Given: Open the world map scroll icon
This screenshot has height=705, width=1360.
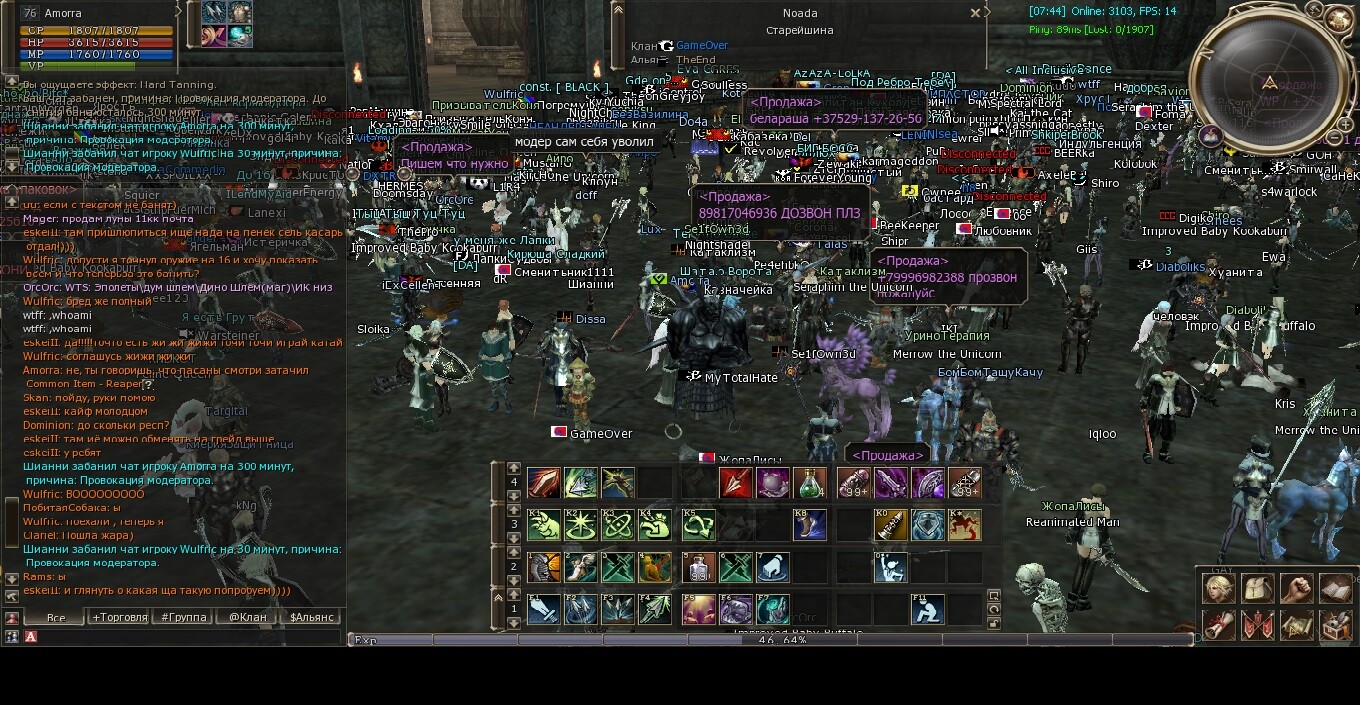Looking at the screenshot, I should (1296, 626).
